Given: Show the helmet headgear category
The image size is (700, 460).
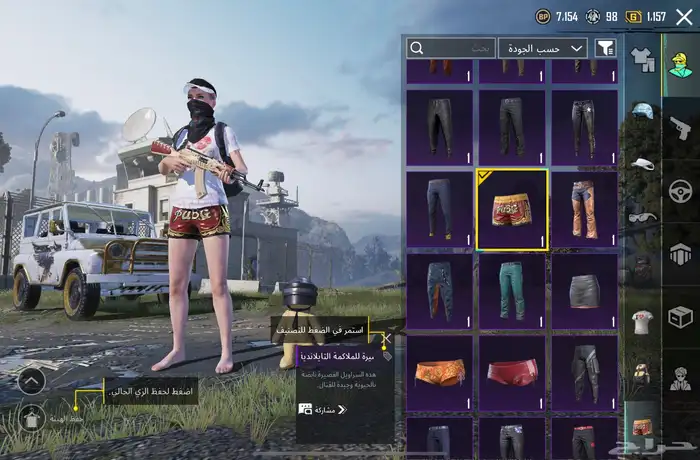Looking at the screenshot, I should click(641, 110).
